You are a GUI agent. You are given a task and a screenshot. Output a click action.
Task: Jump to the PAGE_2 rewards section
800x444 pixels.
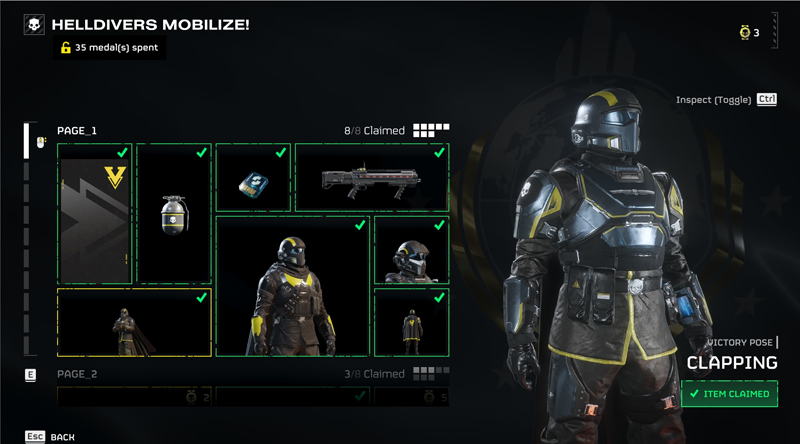76,374
